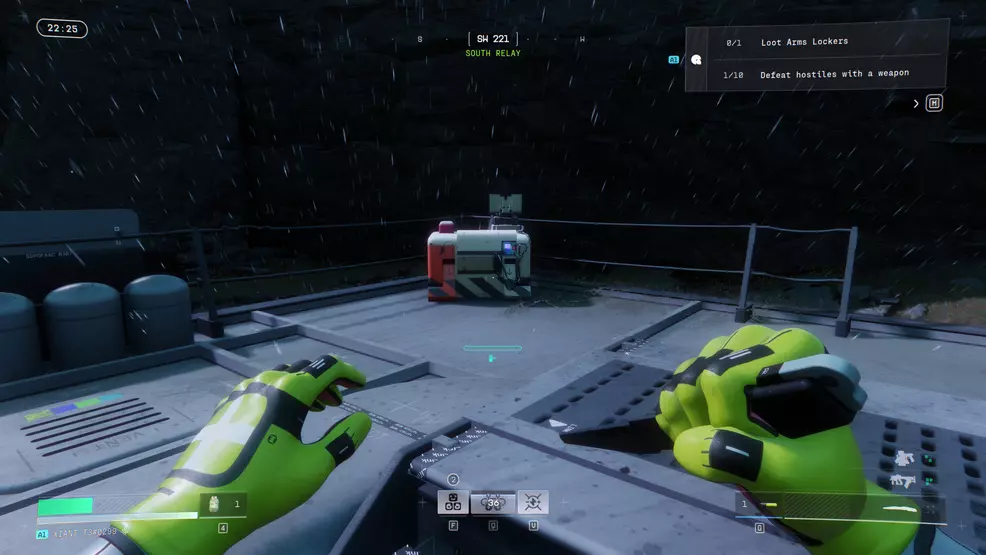Select the Loot Arms Lockers objective
Image resolution: width=986 pixels, height=555 pixels.
(804, 42)
